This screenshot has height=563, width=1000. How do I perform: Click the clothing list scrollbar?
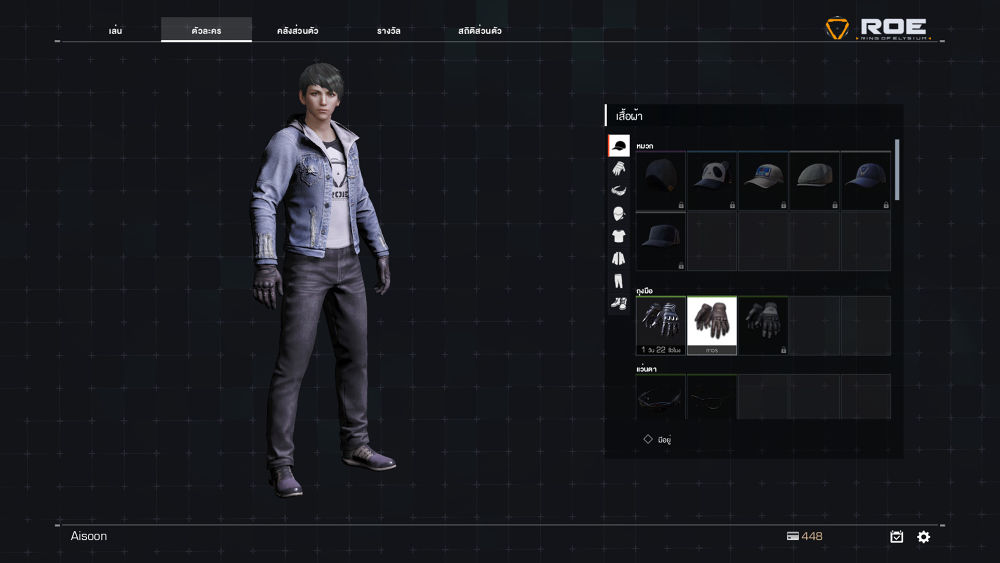pyautogui.click(x=897, y=170)
